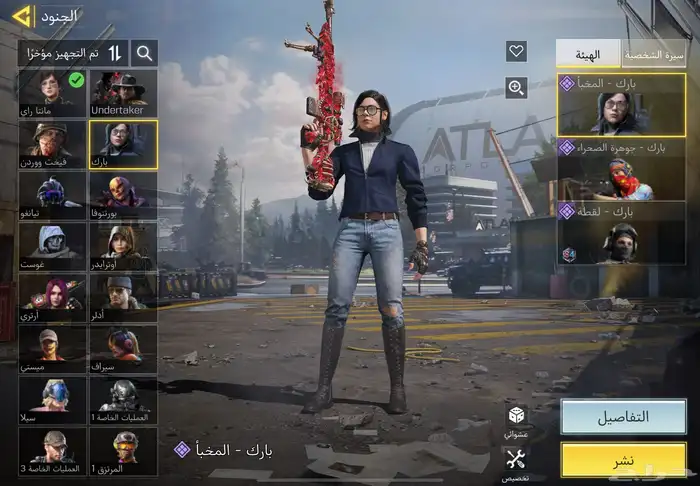Confirm with the yellow نشر button
Screen dimensions: 700x486
(622, 460)
